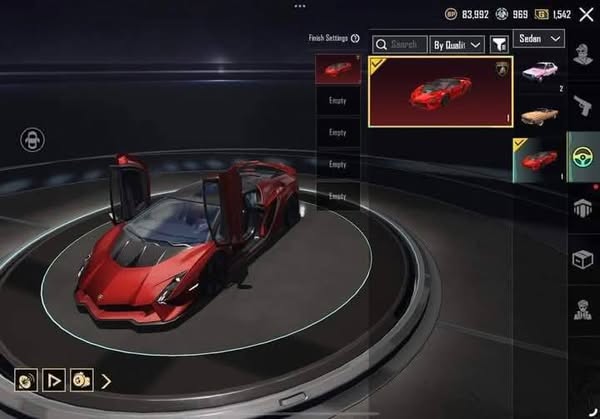
Task: Expand the bottom-left toolbar arrow
Action: (x=106, y=380)
